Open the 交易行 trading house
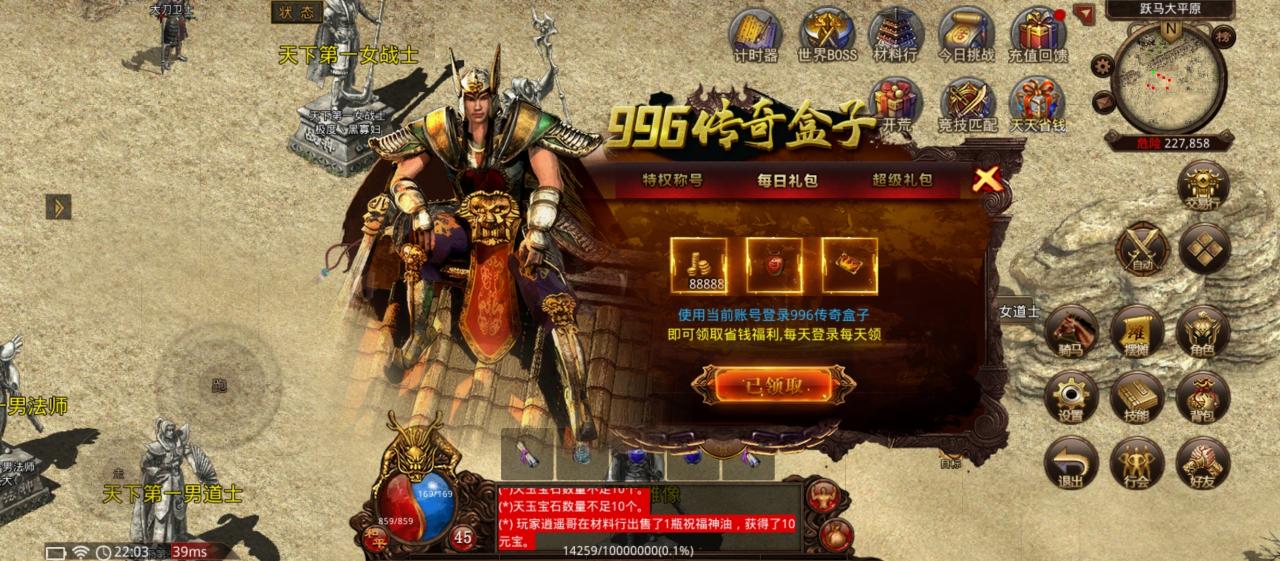This screenshot has height=561, width=1280. (1203, 187)
